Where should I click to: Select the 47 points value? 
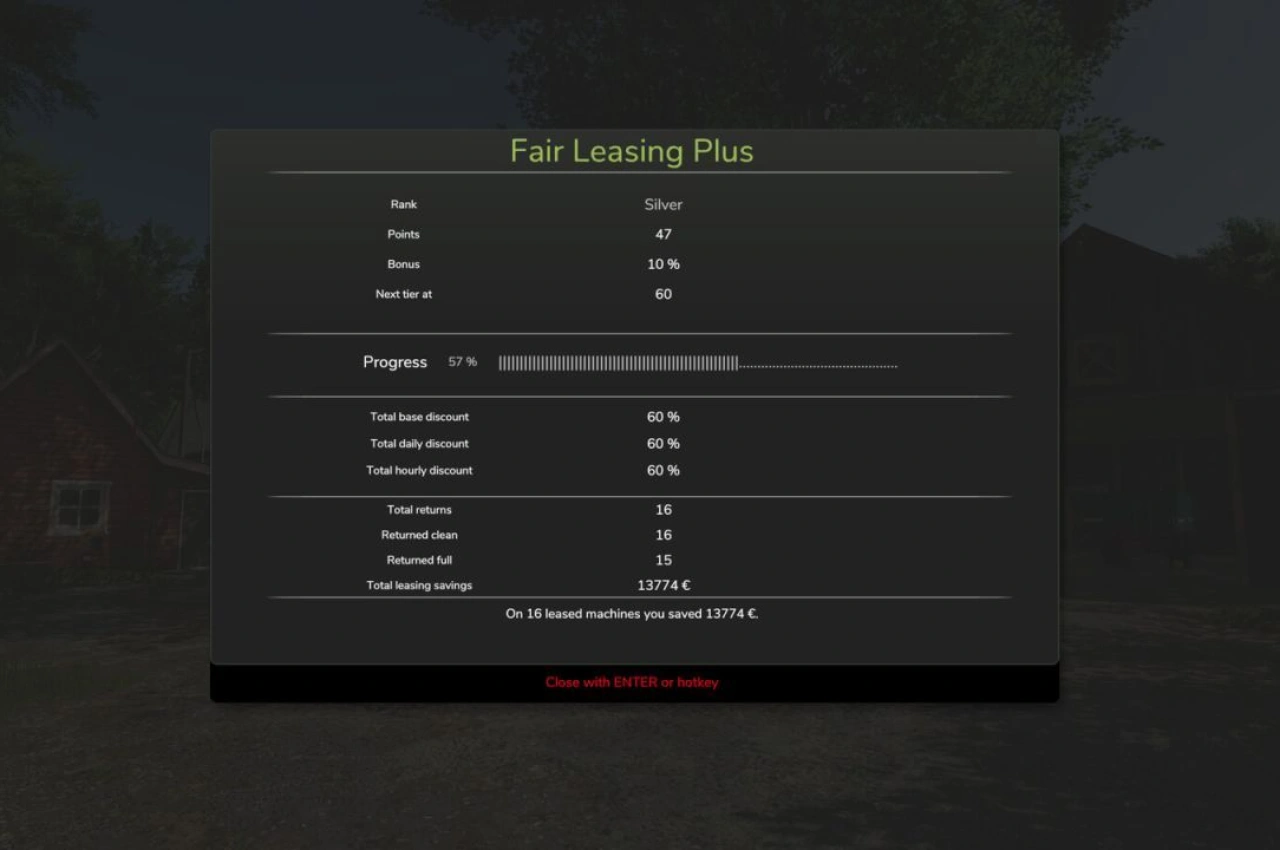coord(662,234)
